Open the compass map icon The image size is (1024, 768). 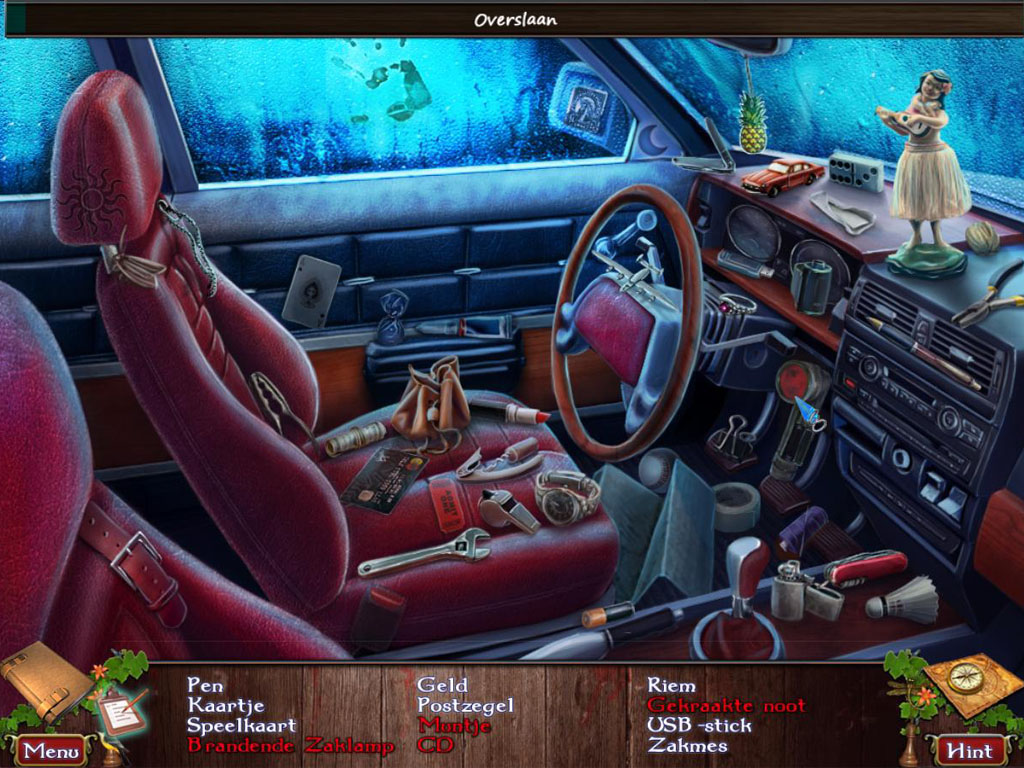pos(963,681)
